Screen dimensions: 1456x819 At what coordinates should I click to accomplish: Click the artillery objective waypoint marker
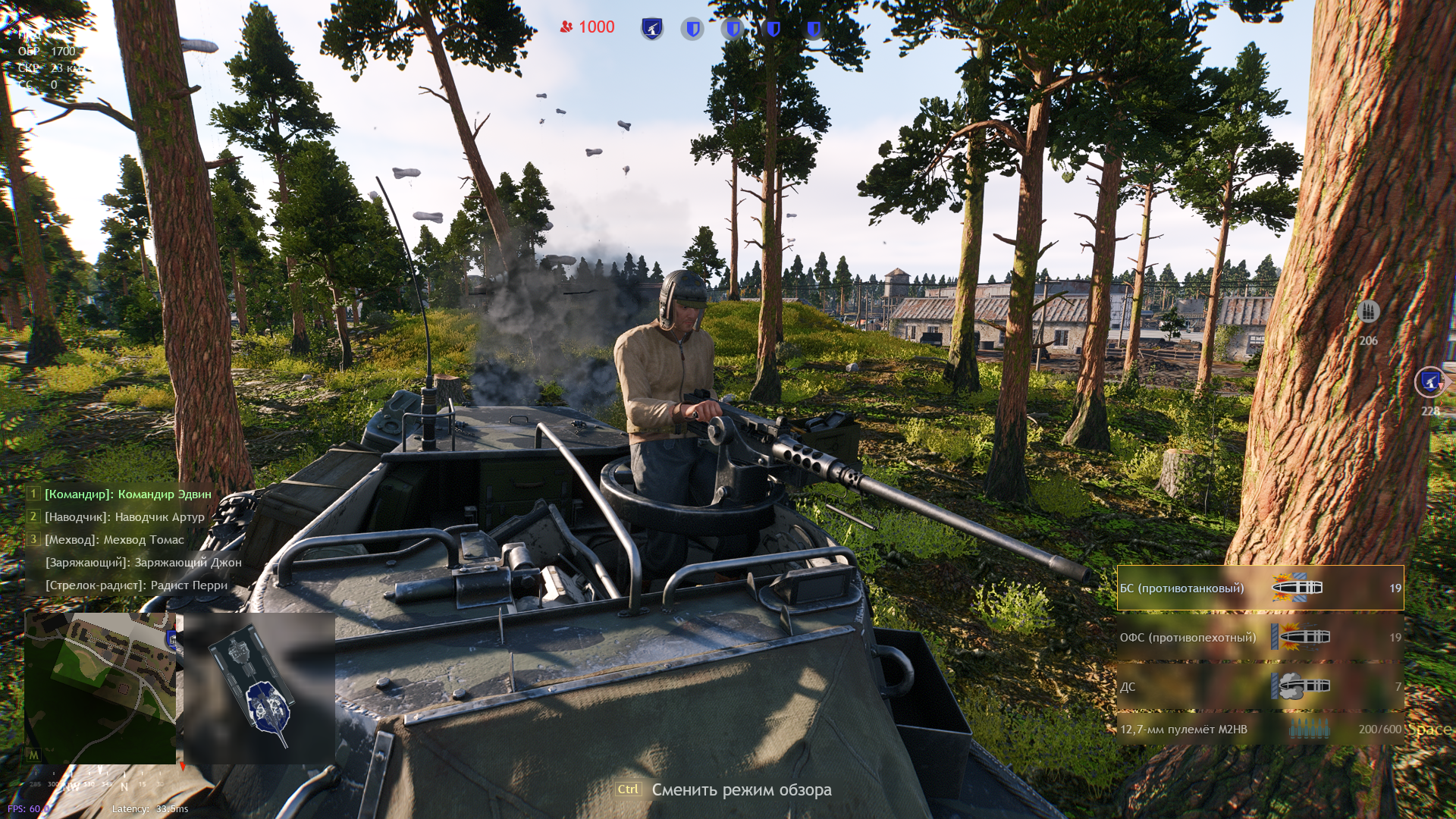coord(1429,381)
